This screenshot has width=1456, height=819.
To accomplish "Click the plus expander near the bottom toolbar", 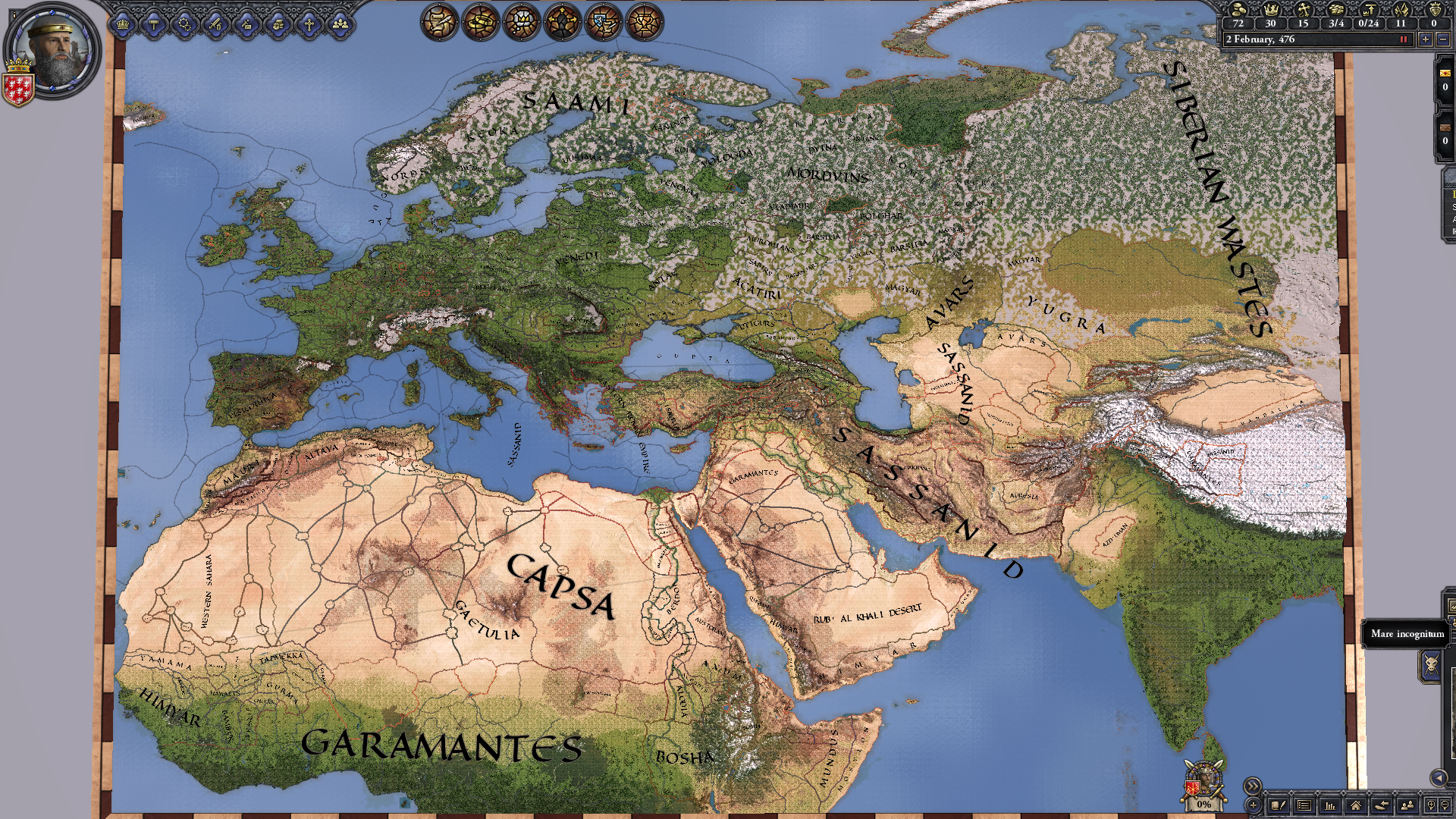I will pos(1253,806).
